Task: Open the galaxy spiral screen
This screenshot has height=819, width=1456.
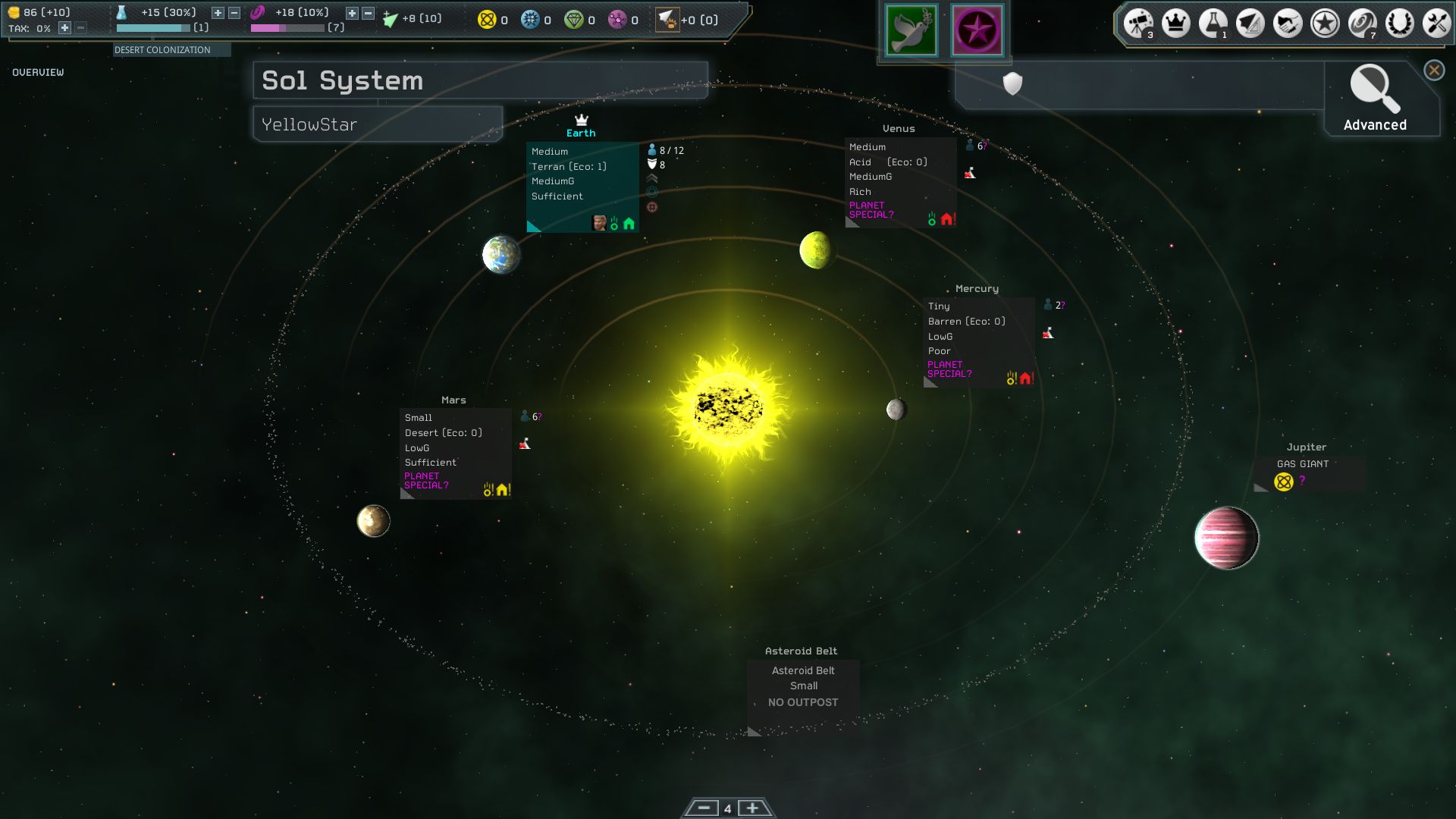Action: 1362,24
